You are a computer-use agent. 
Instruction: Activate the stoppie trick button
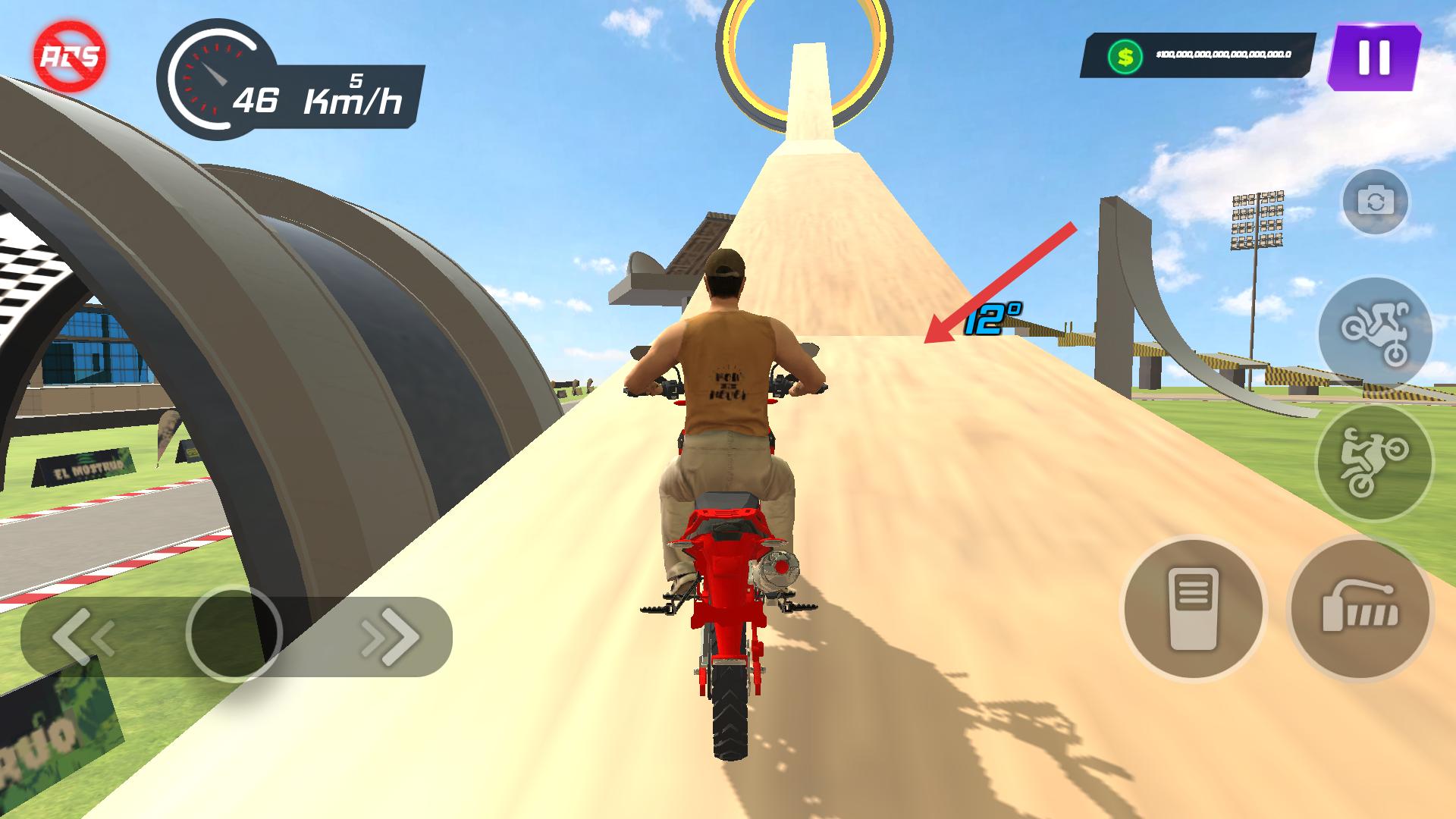point(1375,333)
